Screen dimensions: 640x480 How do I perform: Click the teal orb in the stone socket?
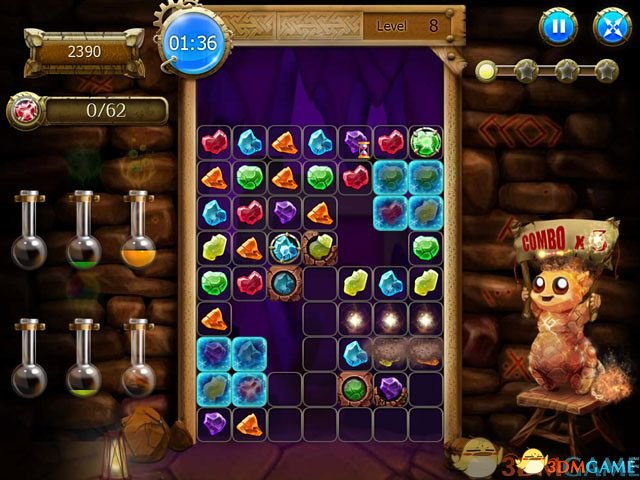click(285, 282)
